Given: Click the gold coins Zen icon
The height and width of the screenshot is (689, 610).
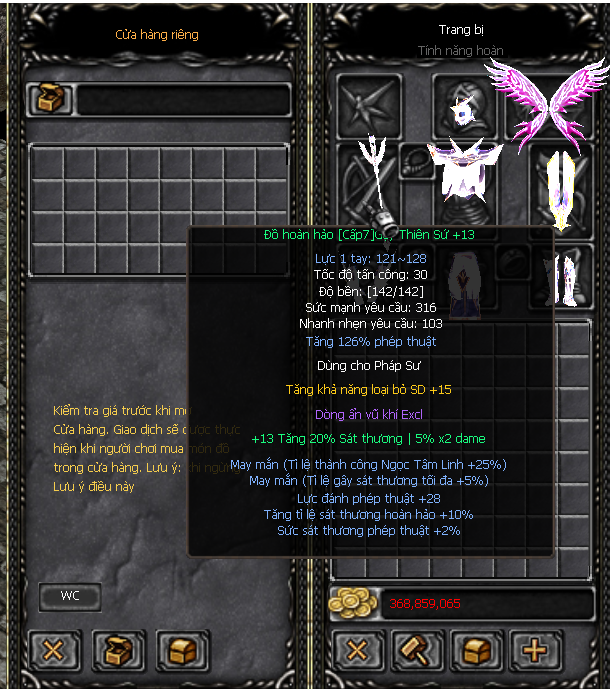Looking at the screenshot, I should point(353,603).
